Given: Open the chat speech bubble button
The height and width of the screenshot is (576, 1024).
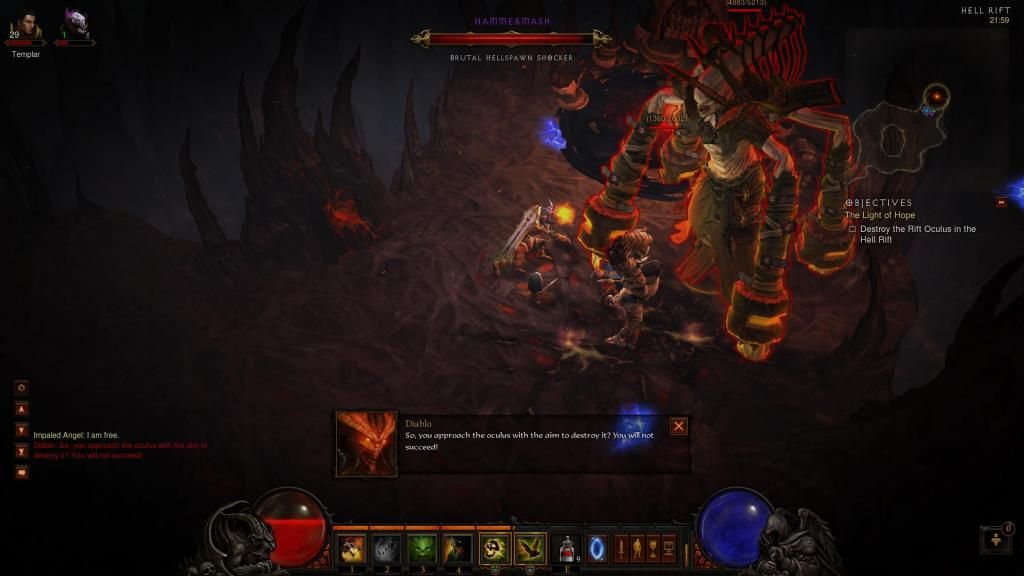Looking at the screenshot, I should point(22,472).
